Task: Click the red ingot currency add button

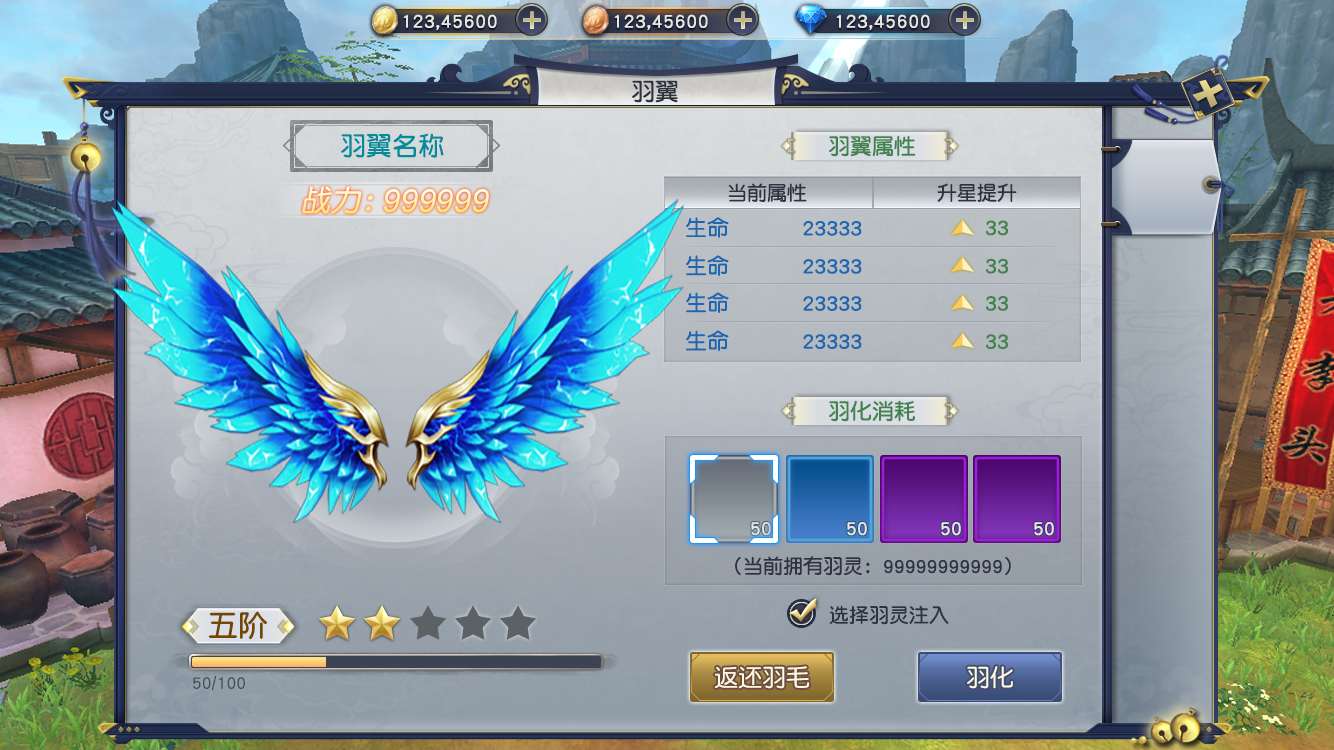Action: tap(741, 19)
